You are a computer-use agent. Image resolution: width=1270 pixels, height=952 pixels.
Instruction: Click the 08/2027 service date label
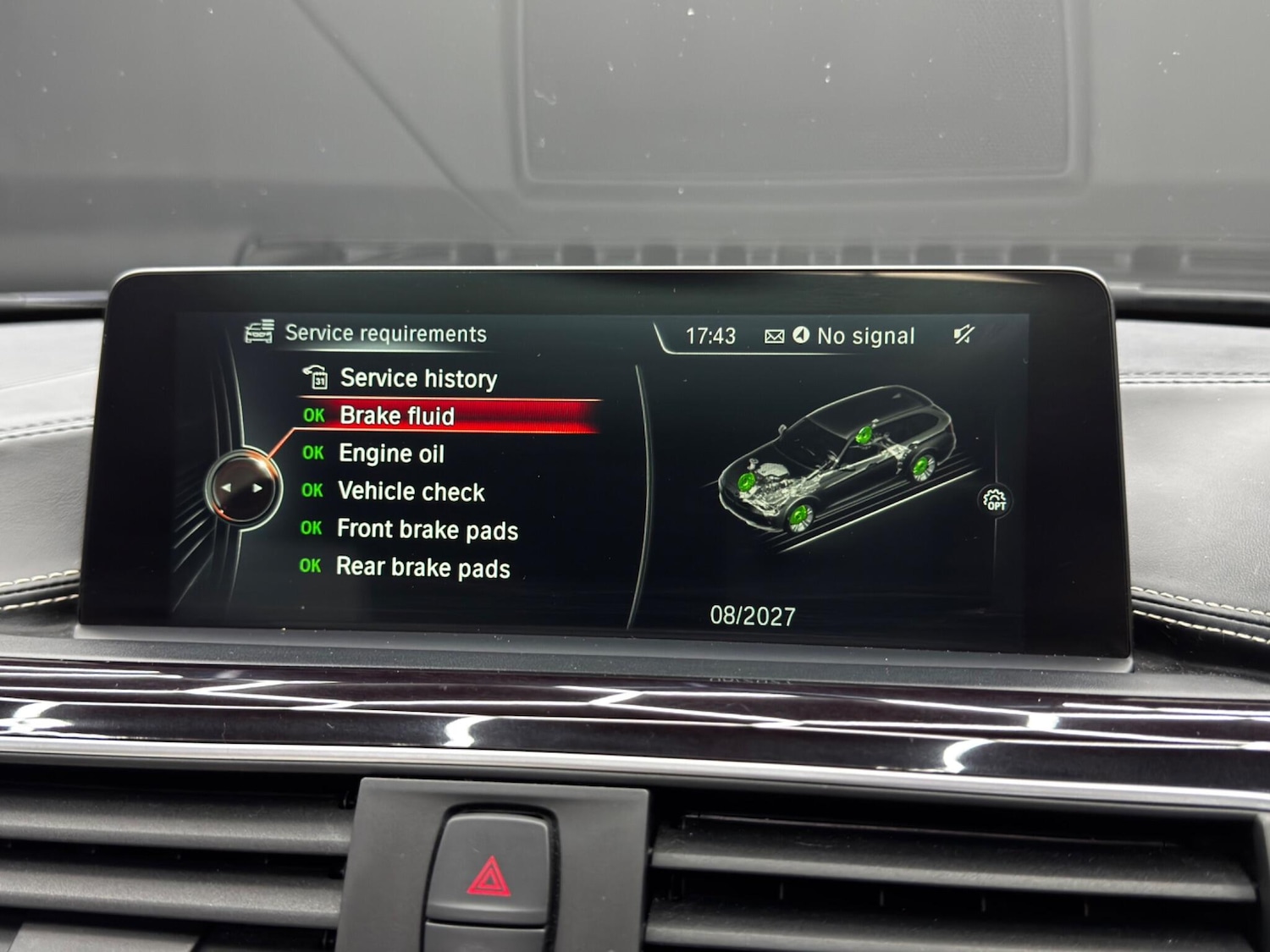pyautogui.click(x=753, y=615)
